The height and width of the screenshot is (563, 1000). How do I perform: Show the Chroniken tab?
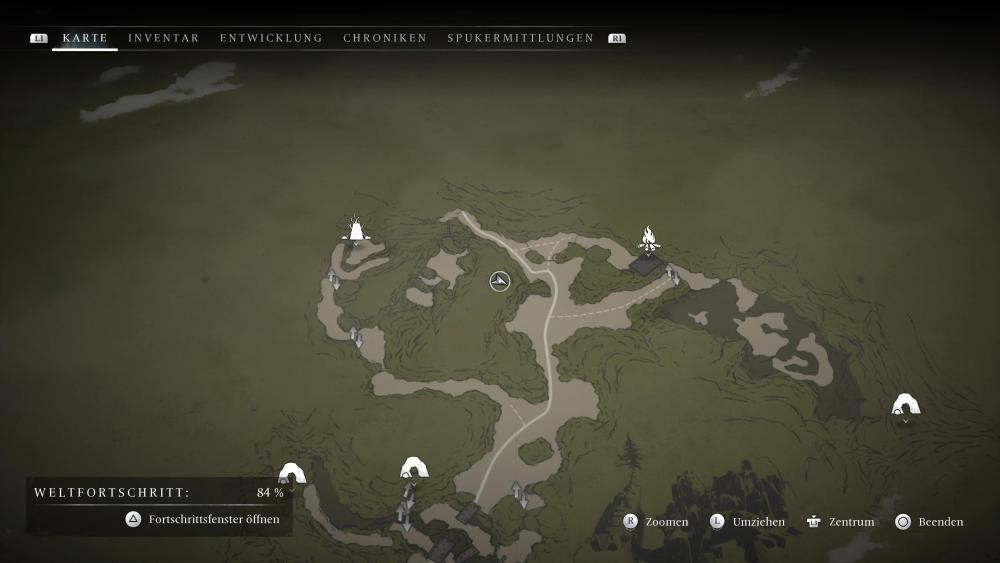click(385, 38)
